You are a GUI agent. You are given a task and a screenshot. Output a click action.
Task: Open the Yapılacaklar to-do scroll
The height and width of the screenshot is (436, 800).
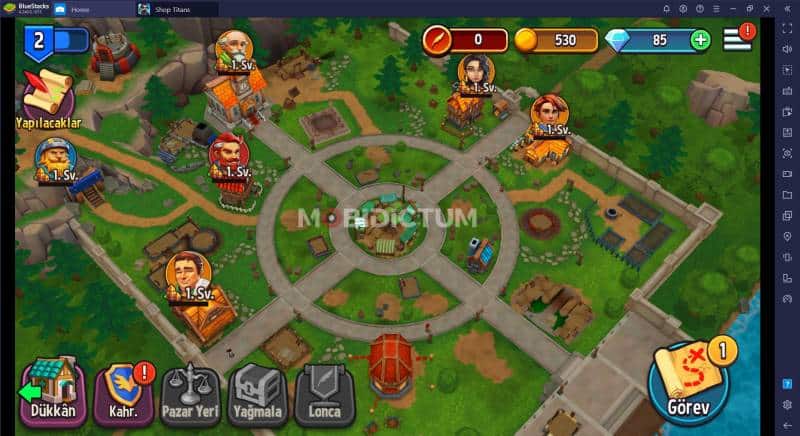[x=47, y=93]
